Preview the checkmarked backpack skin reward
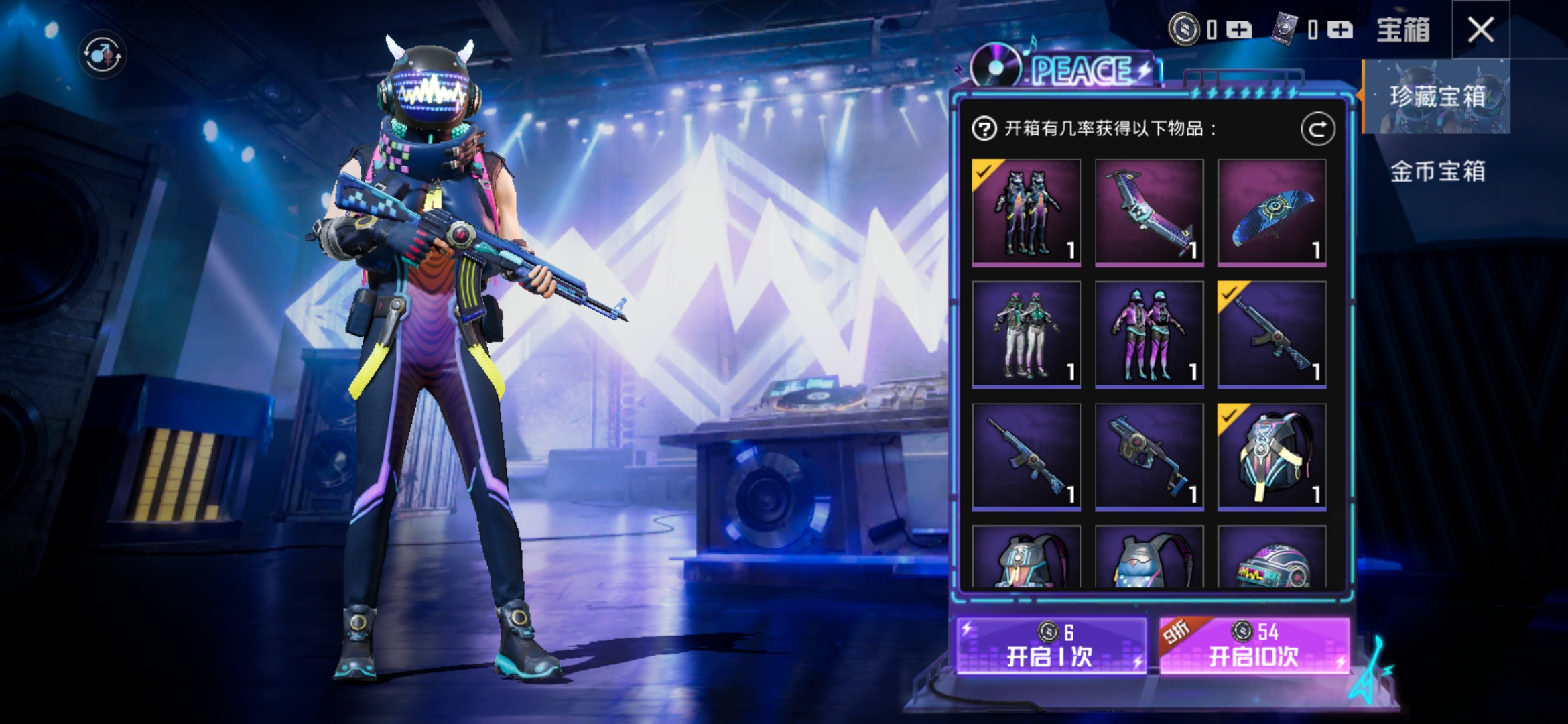The width and height of the screenshot is (1568, 724). click(1271, 457)
